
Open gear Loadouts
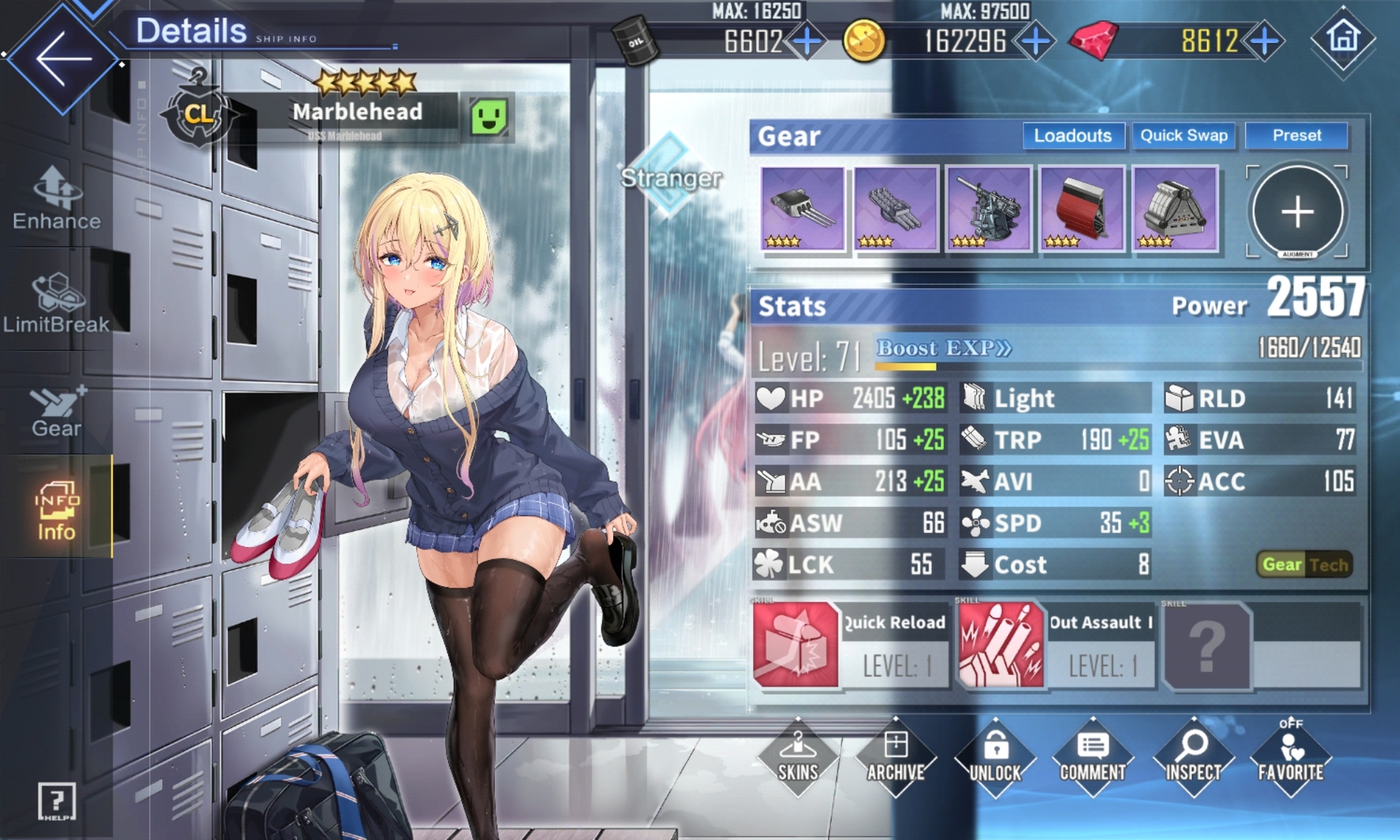pyautogui.click(x=1073, y=136)
